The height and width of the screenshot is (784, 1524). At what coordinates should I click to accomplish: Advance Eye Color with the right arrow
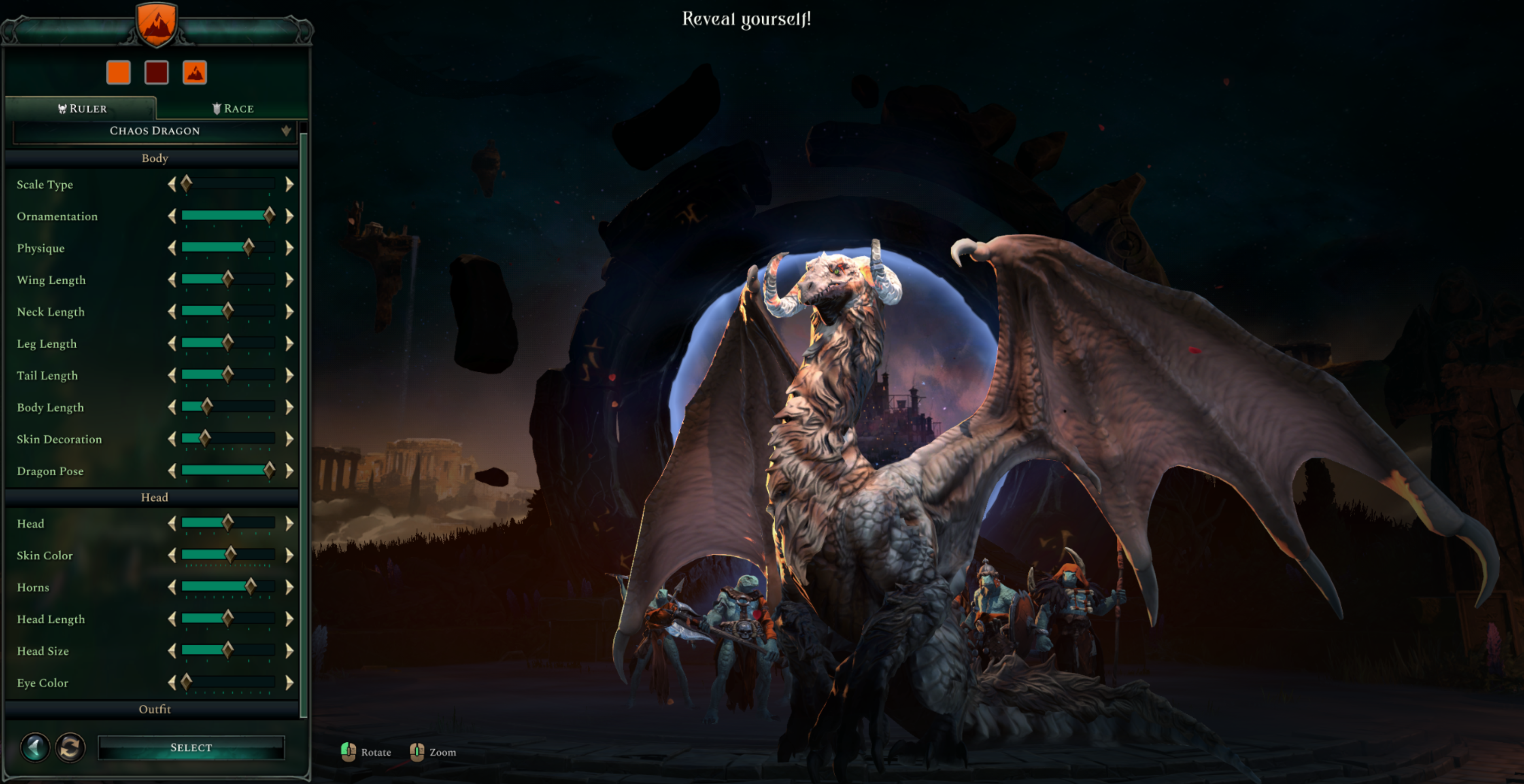289,683
